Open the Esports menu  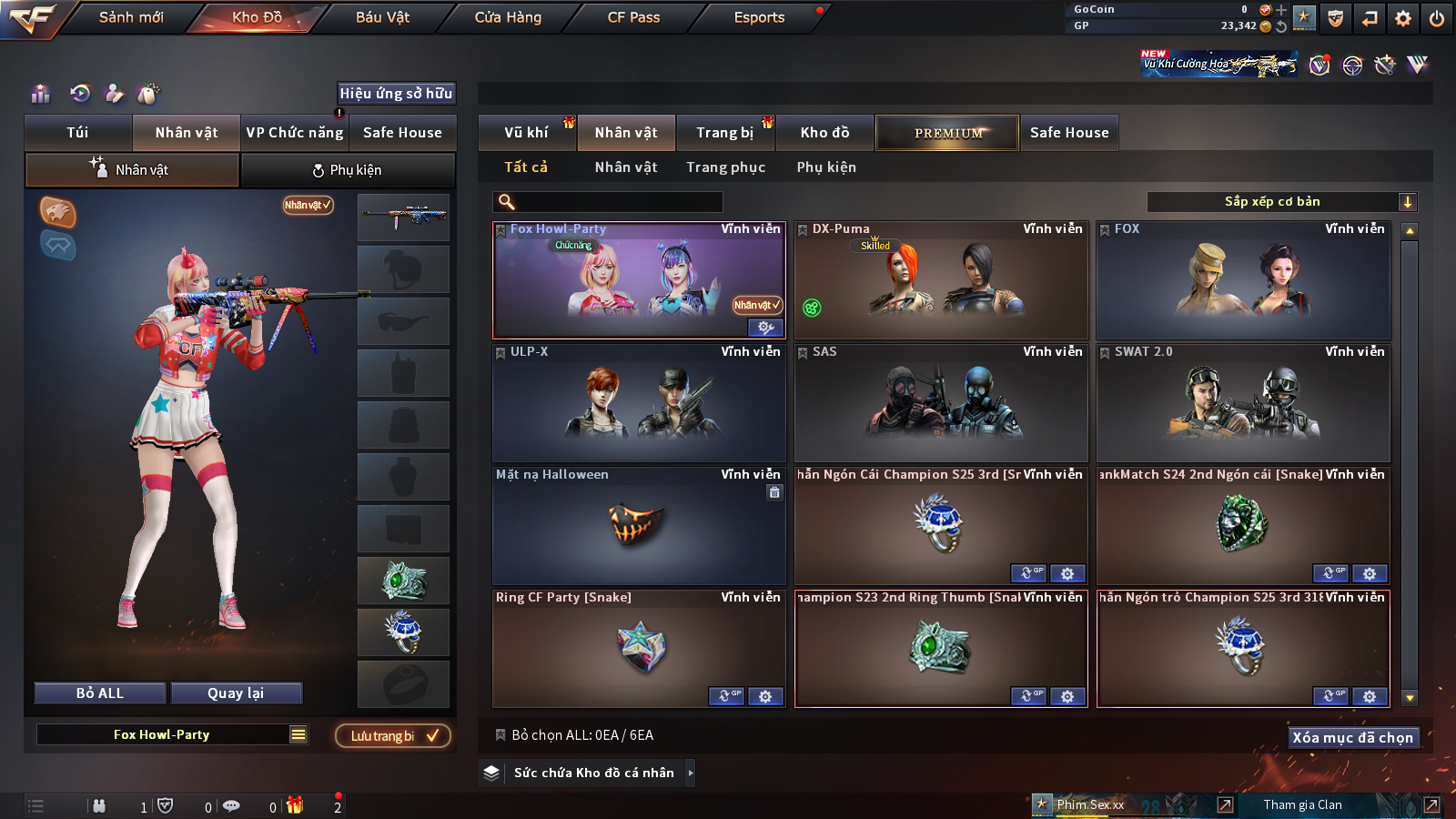click(x=759, y=17)
